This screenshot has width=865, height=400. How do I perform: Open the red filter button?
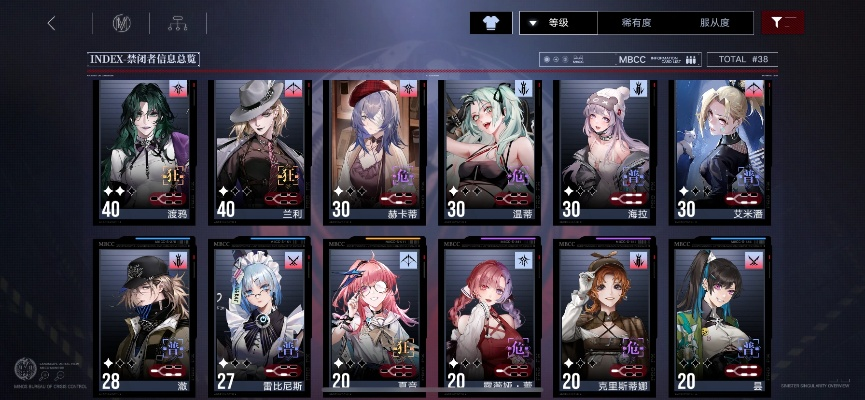tap(782, 23)
